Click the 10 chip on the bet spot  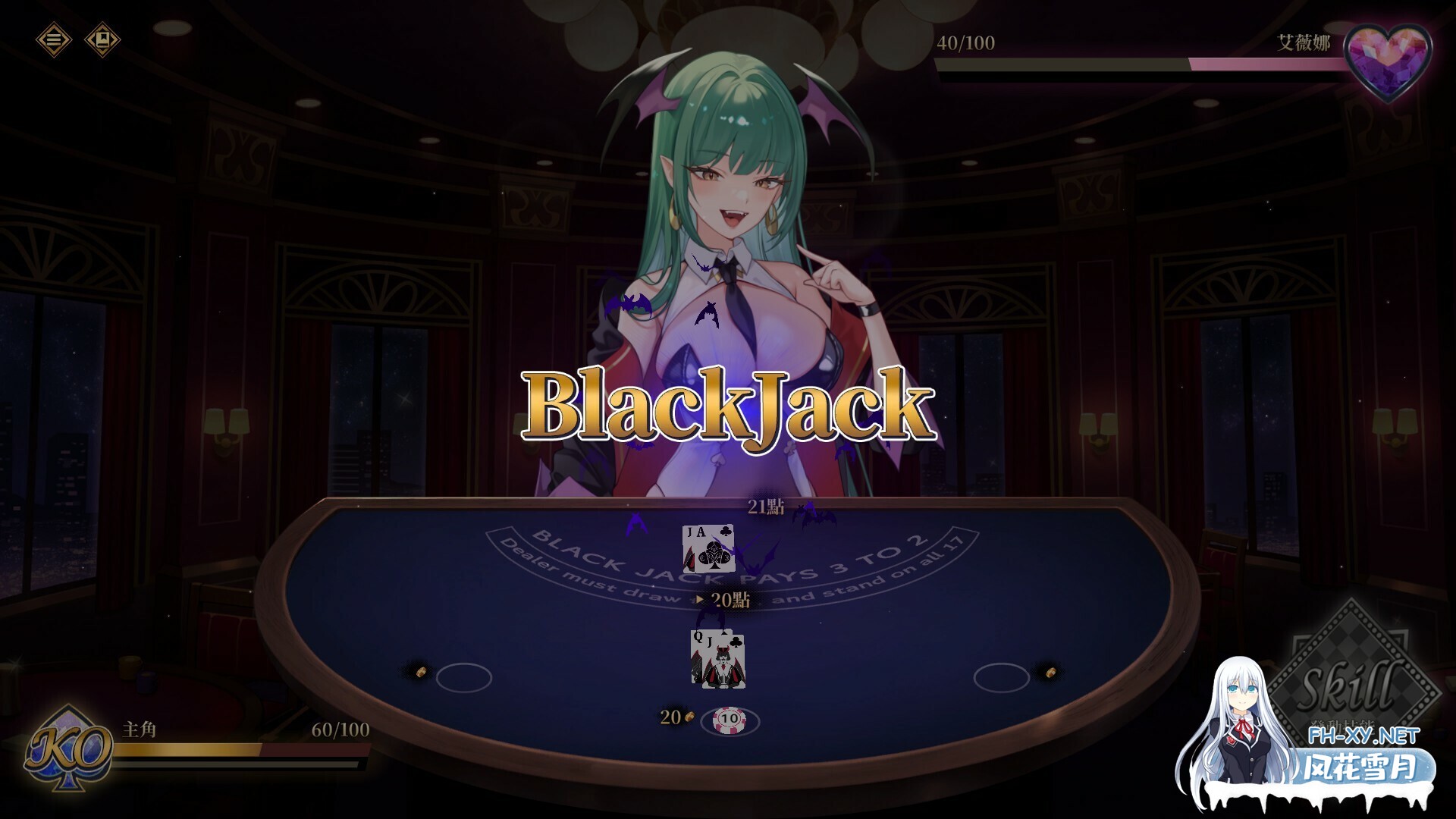(x=730, y=719)
